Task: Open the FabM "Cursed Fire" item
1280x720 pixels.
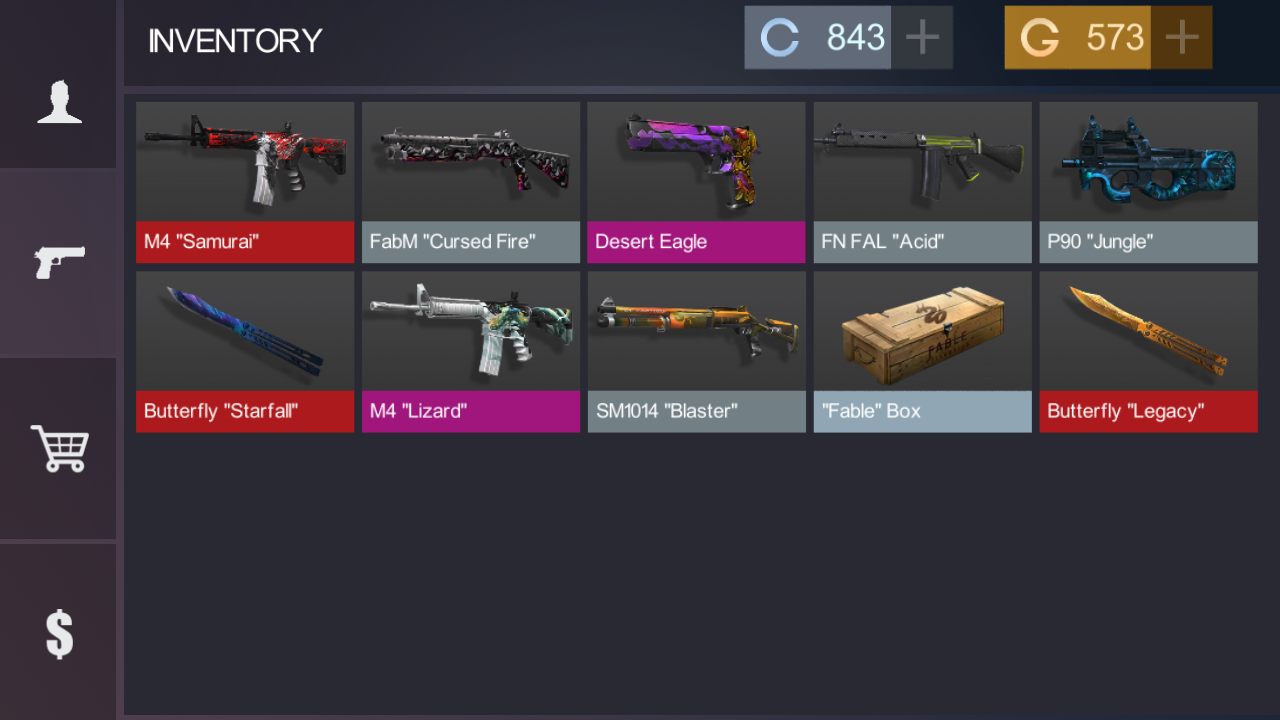Action: tap(470, 180)
